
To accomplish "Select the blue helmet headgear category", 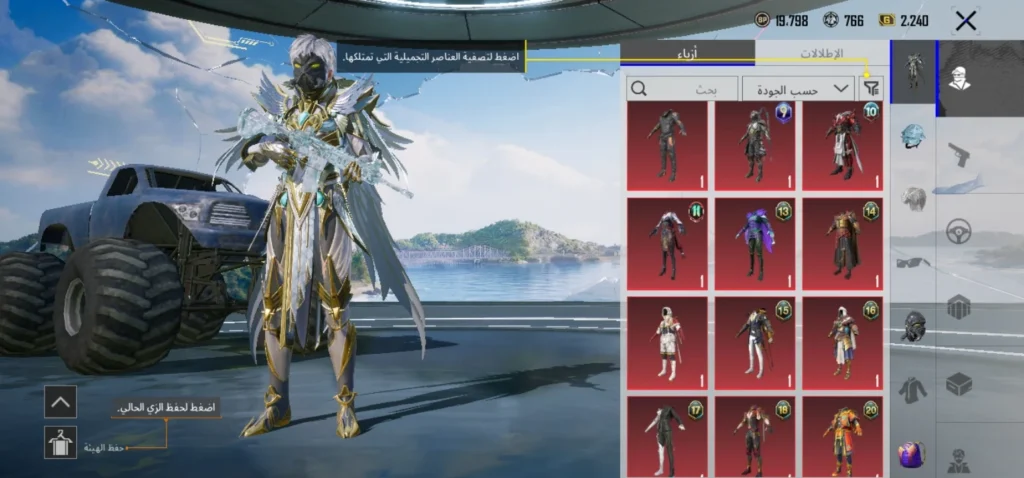I will tap(912, 135).
